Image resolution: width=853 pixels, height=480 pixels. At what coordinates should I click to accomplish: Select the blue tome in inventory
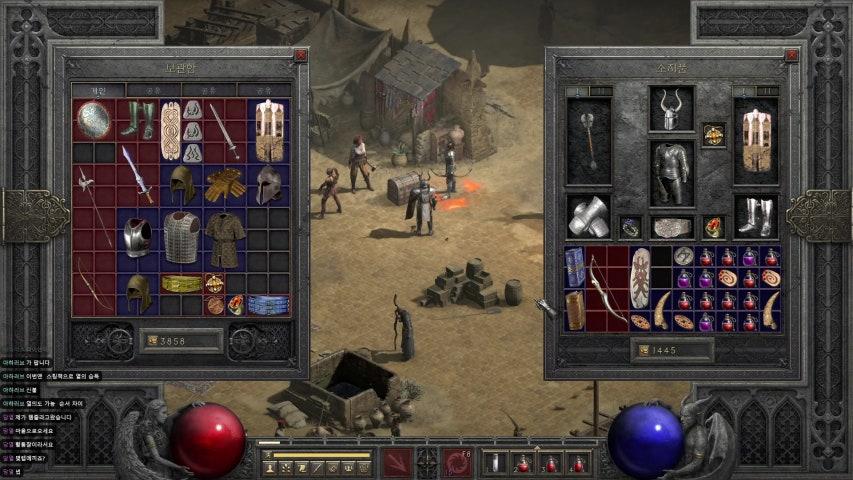[x=575, y=268]
